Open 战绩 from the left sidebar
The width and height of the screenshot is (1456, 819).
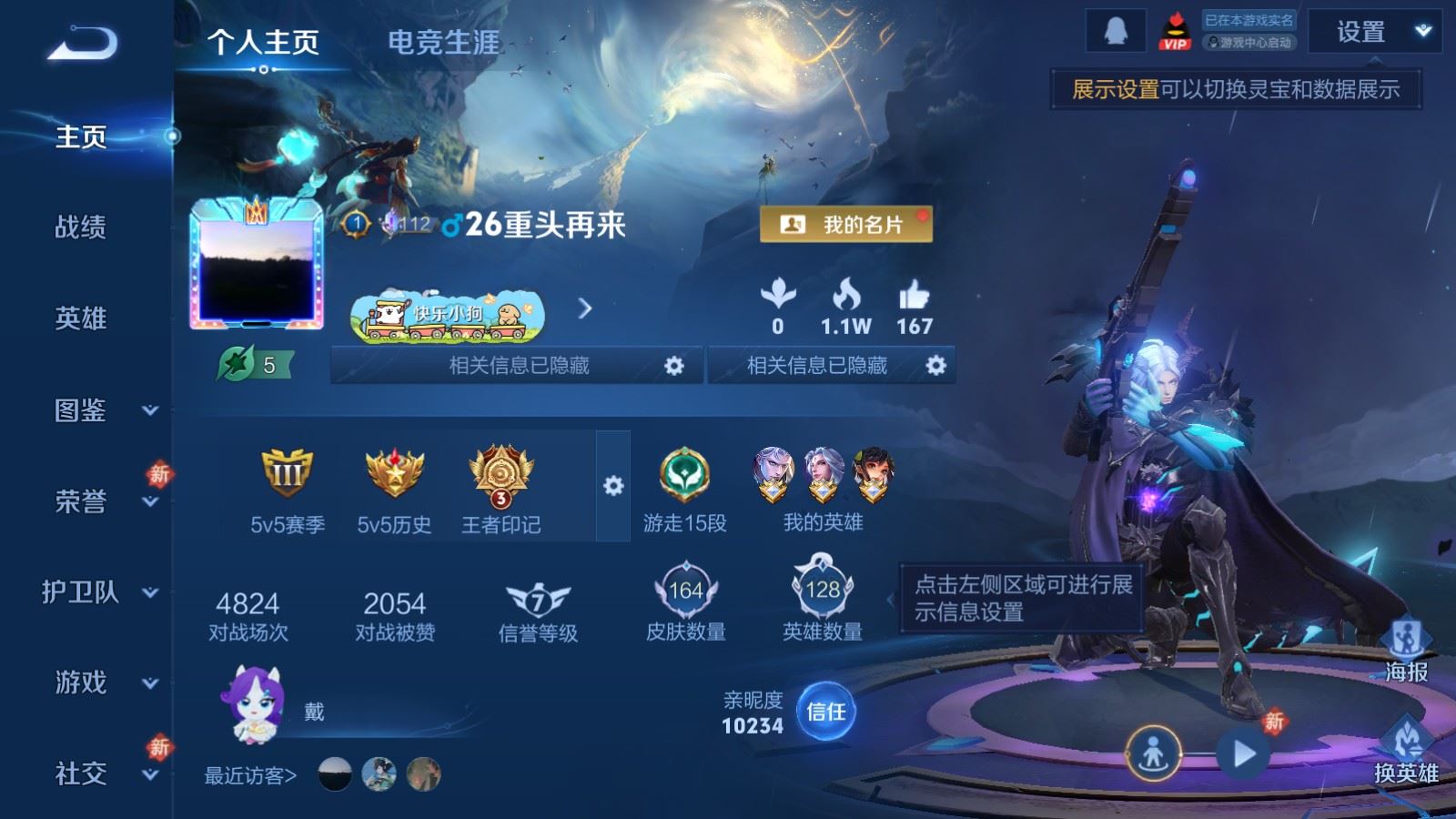[x=80, y=228]
